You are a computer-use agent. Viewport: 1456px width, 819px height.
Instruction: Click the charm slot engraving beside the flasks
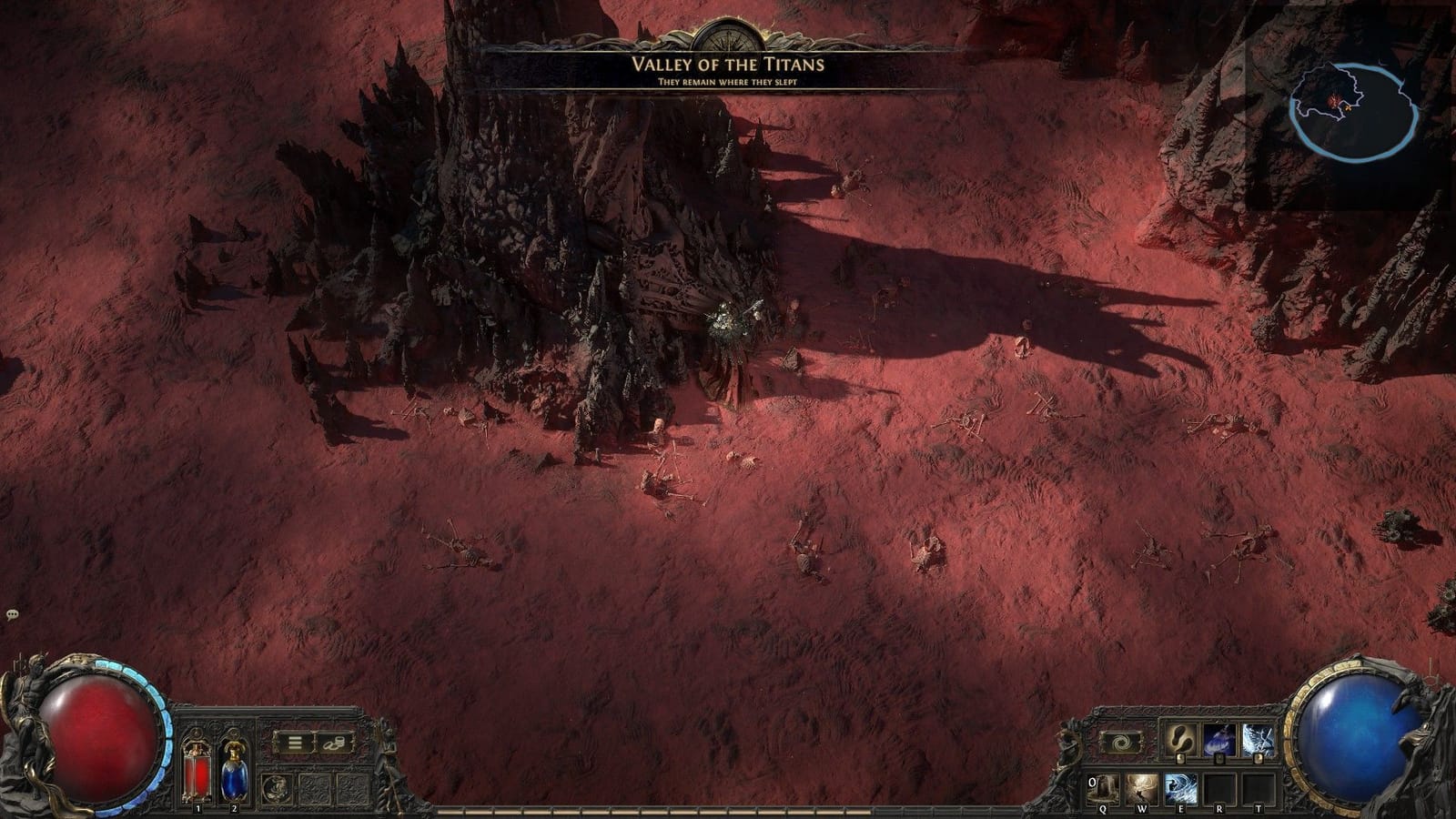point(278,787)
